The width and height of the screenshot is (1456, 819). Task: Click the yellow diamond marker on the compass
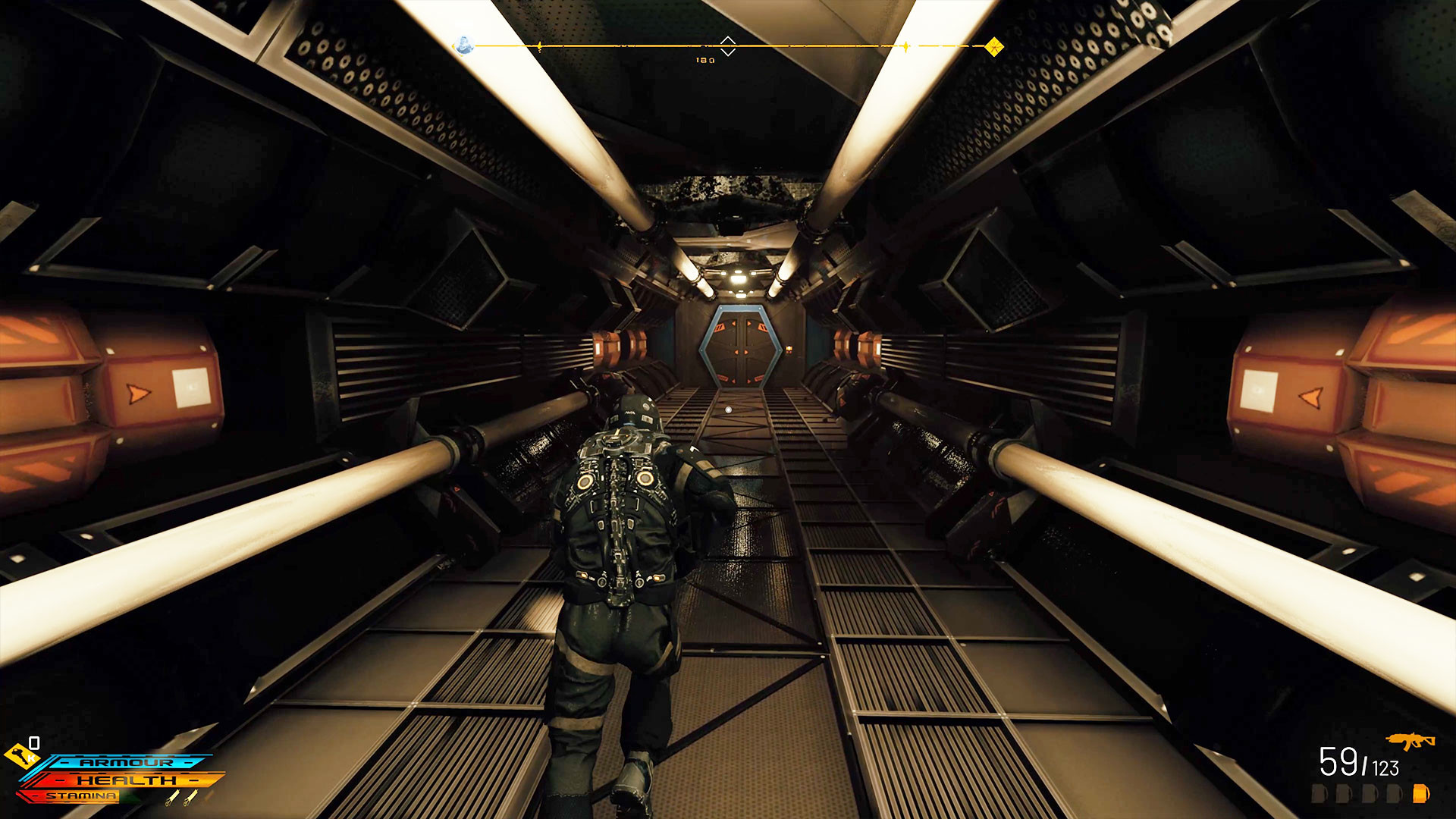pos(993,47)
